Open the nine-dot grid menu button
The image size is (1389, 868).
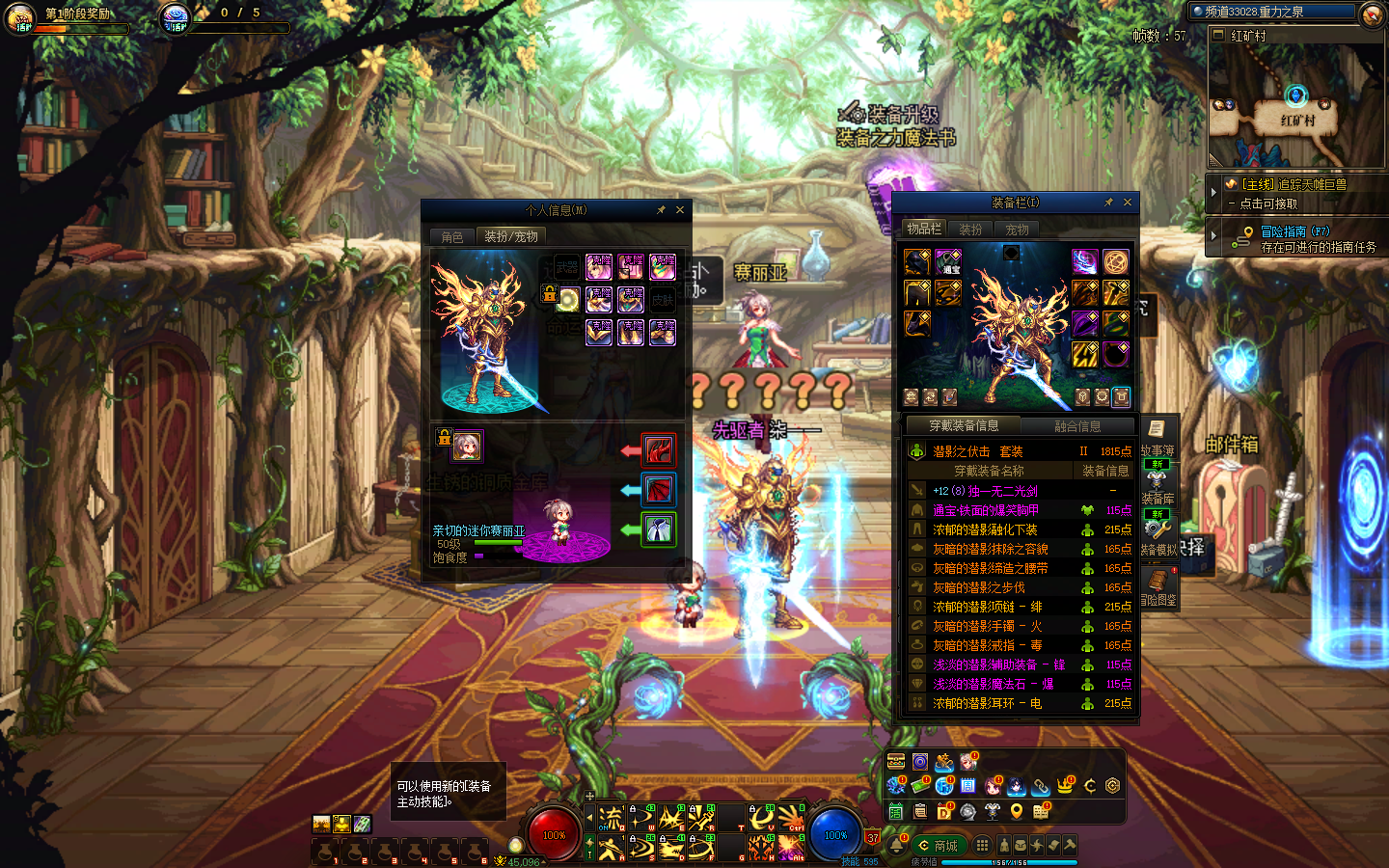pyautogui.click(x=982, y=845)
